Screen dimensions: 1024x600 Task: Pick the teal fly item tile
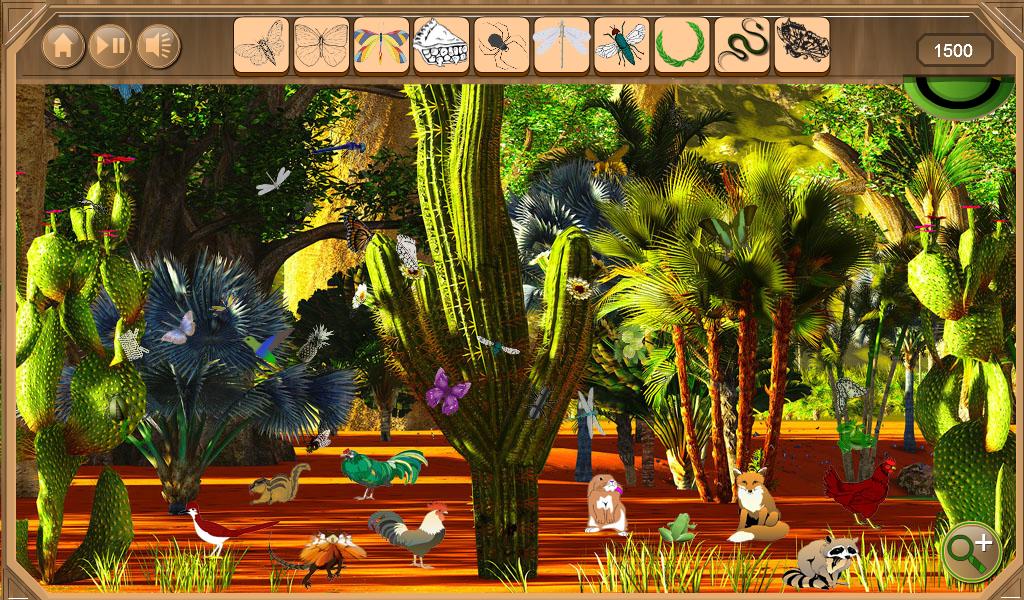click(621, 45)
